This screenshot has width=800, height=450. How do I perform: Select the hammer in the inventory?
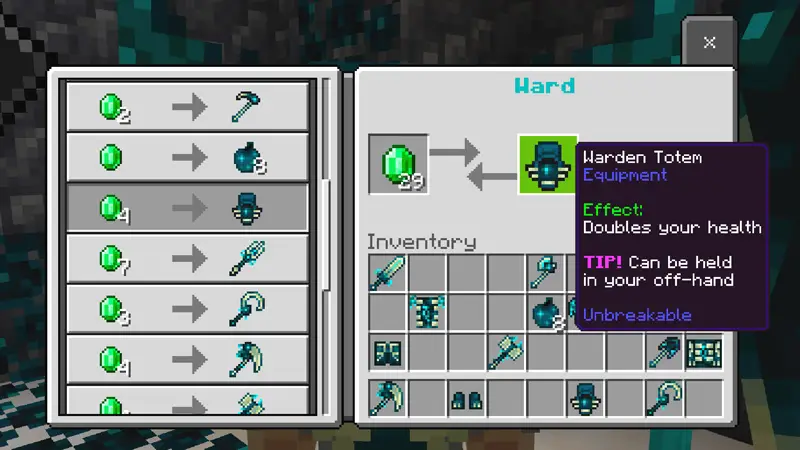(507, 352)
